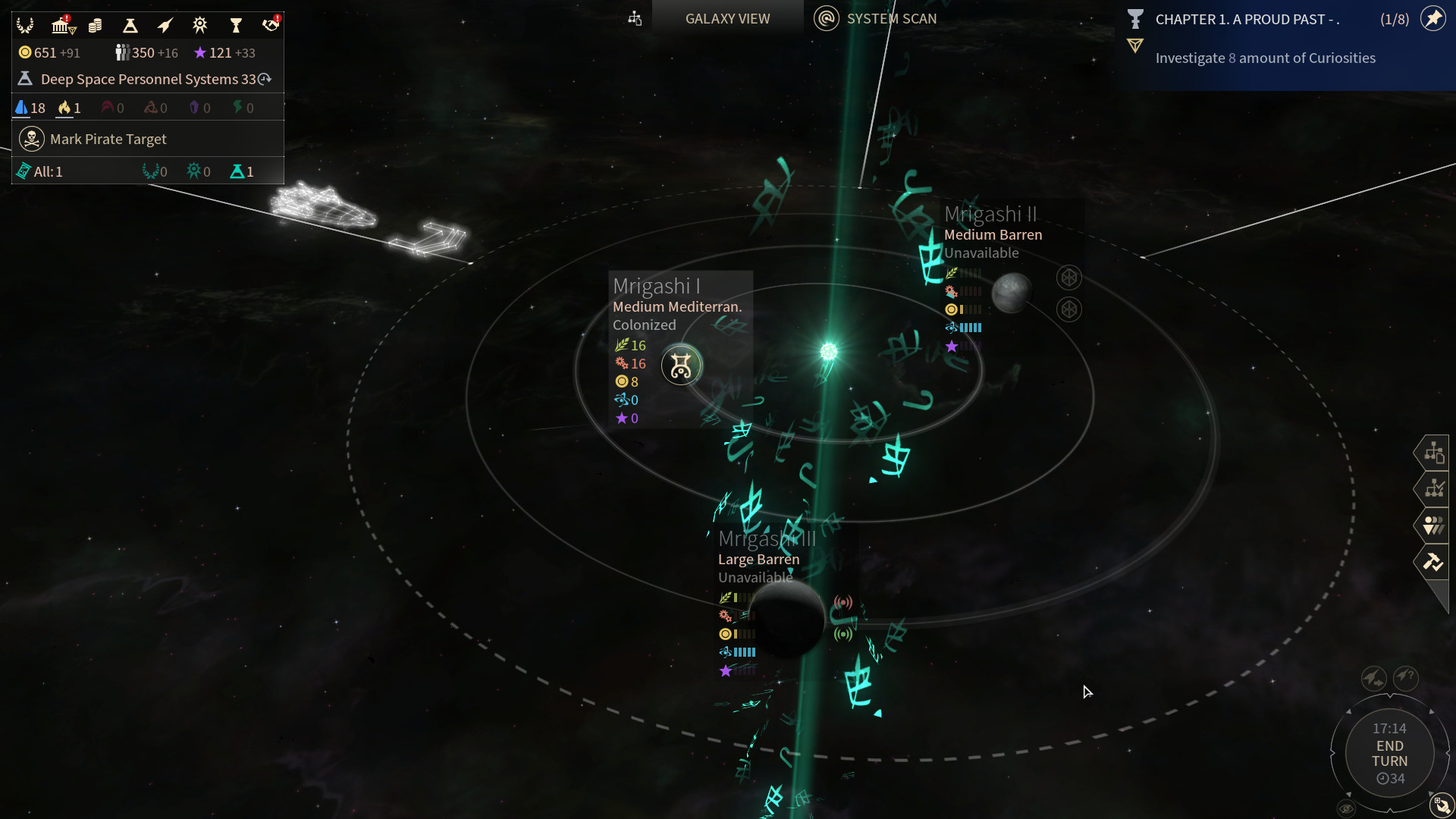Image resolution: width=1456 pixels, height=819 pixels.
Task: Select the production hammer icon on right sidebar
Action: coord(1436,563)
